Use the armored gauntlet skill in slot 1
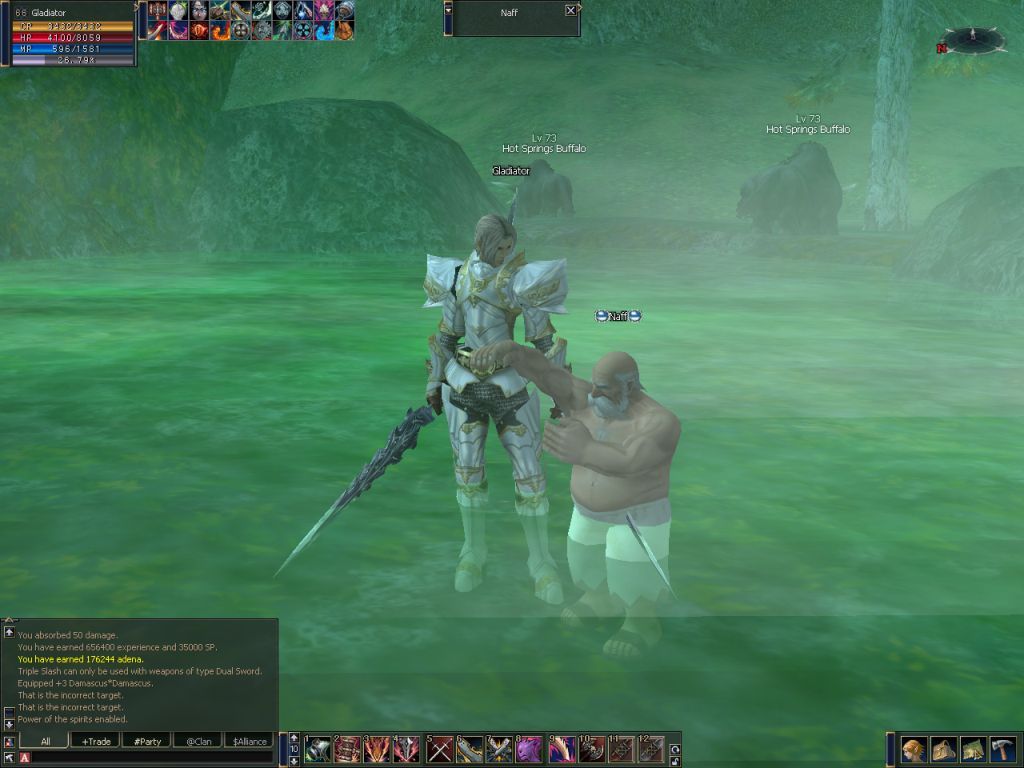Image resolution: width=1024 pixels, height=768 pixels. pyautogui.click(x=318, y=749)
